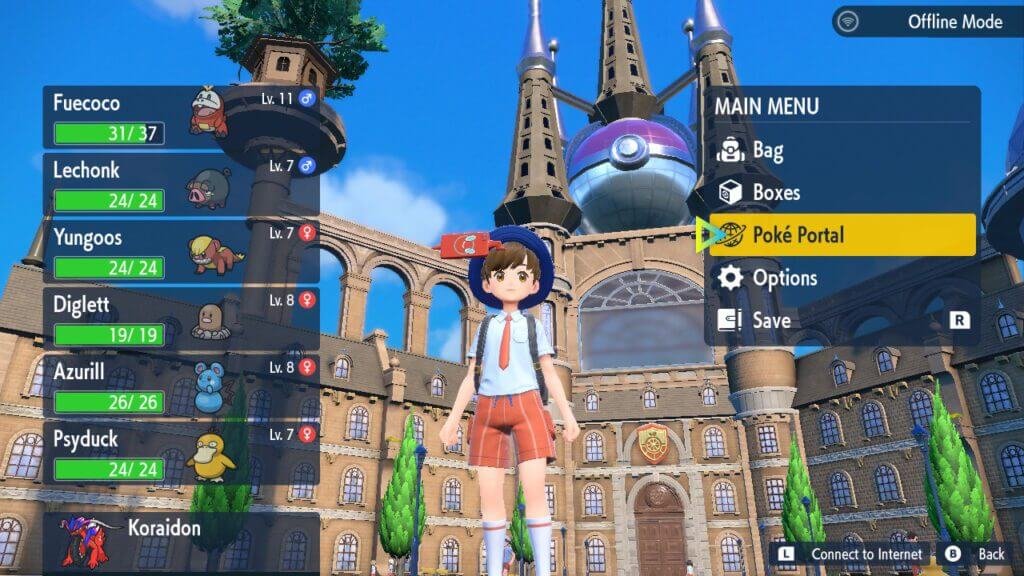Viewport: 1024px width, 576px height.
Task: Select Psyduck in the party list
Action: tap(180, 454)
